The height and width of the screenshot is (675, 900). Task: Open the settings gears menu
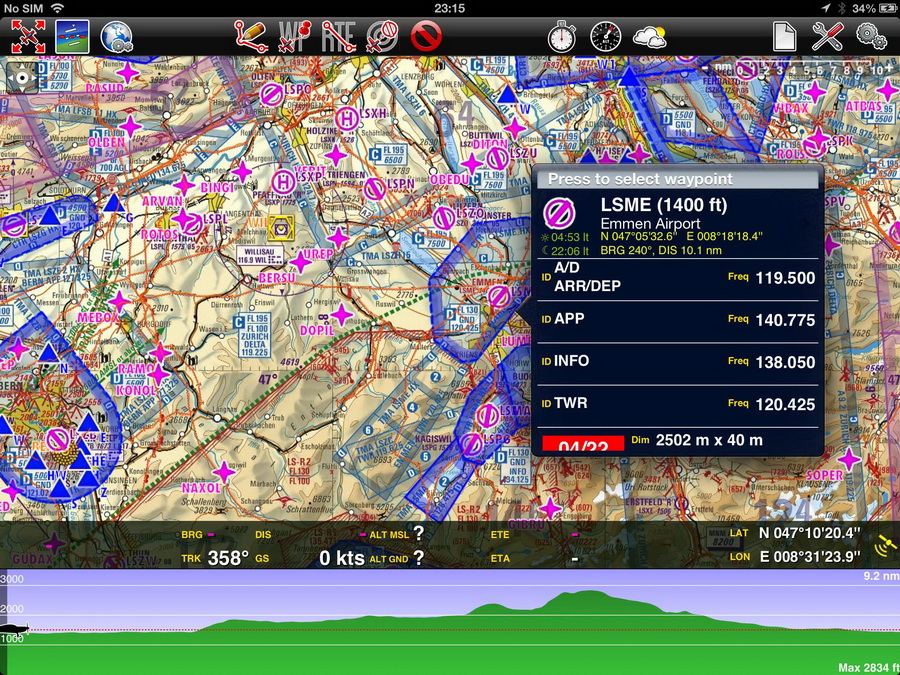click(x=872, y=37)
